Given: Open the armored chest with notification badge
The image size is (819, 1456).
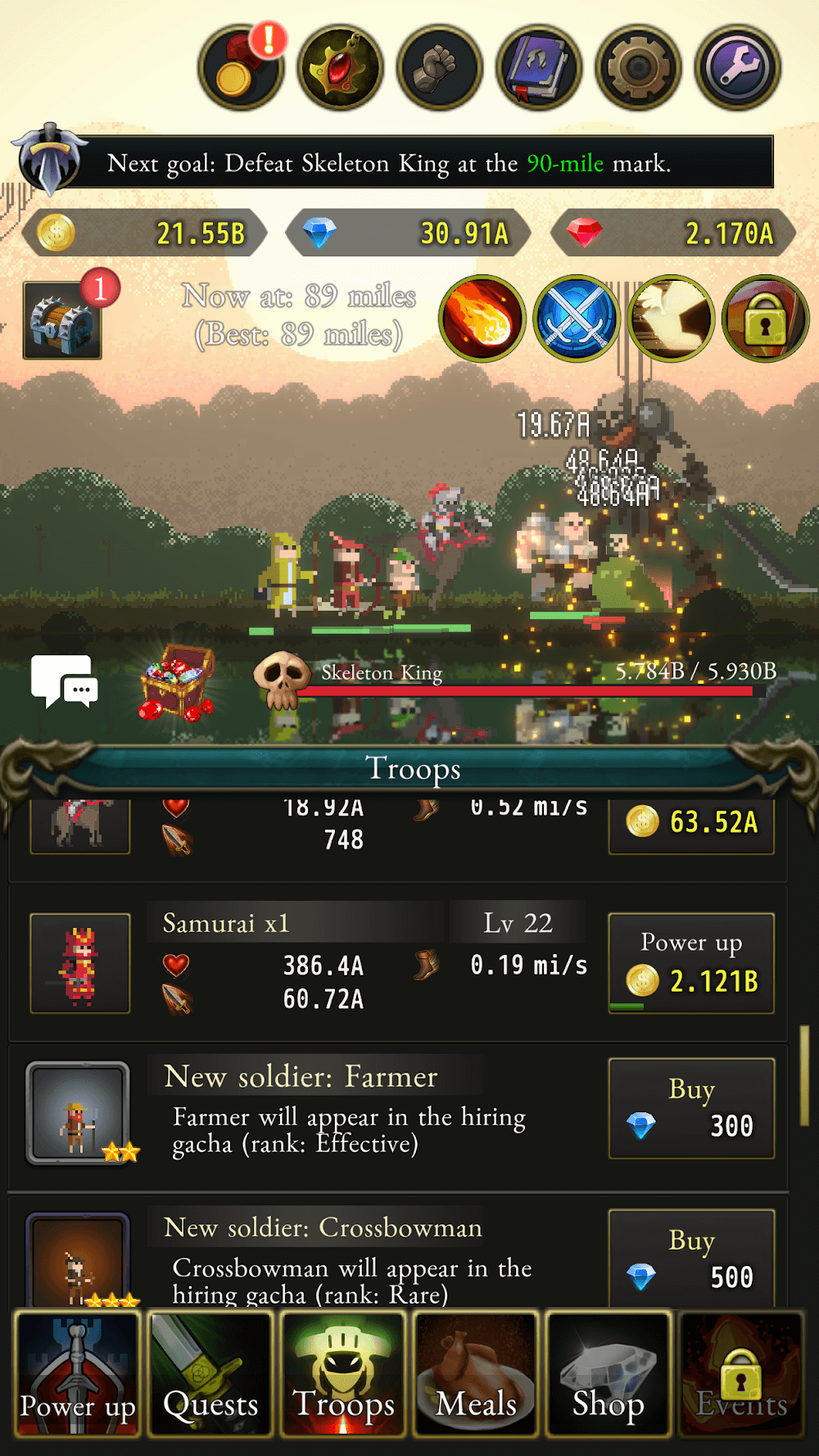Looking at the screenshot, I should pos(63,320).
